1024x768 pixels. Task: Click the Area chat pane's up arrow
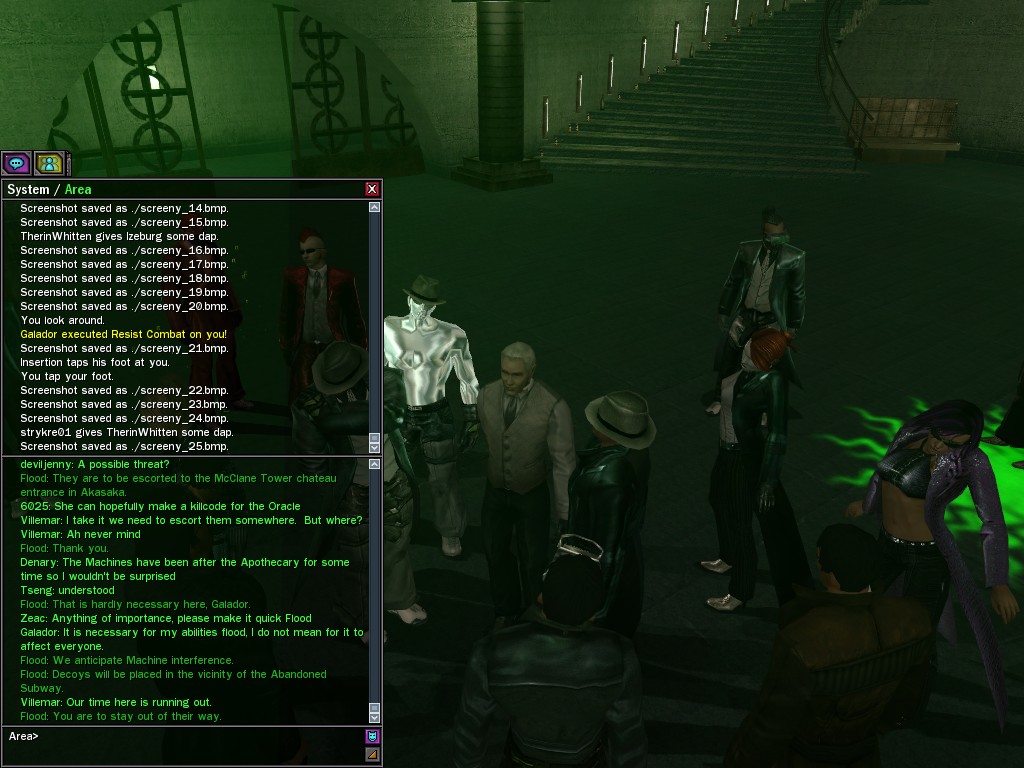[375, 465]
